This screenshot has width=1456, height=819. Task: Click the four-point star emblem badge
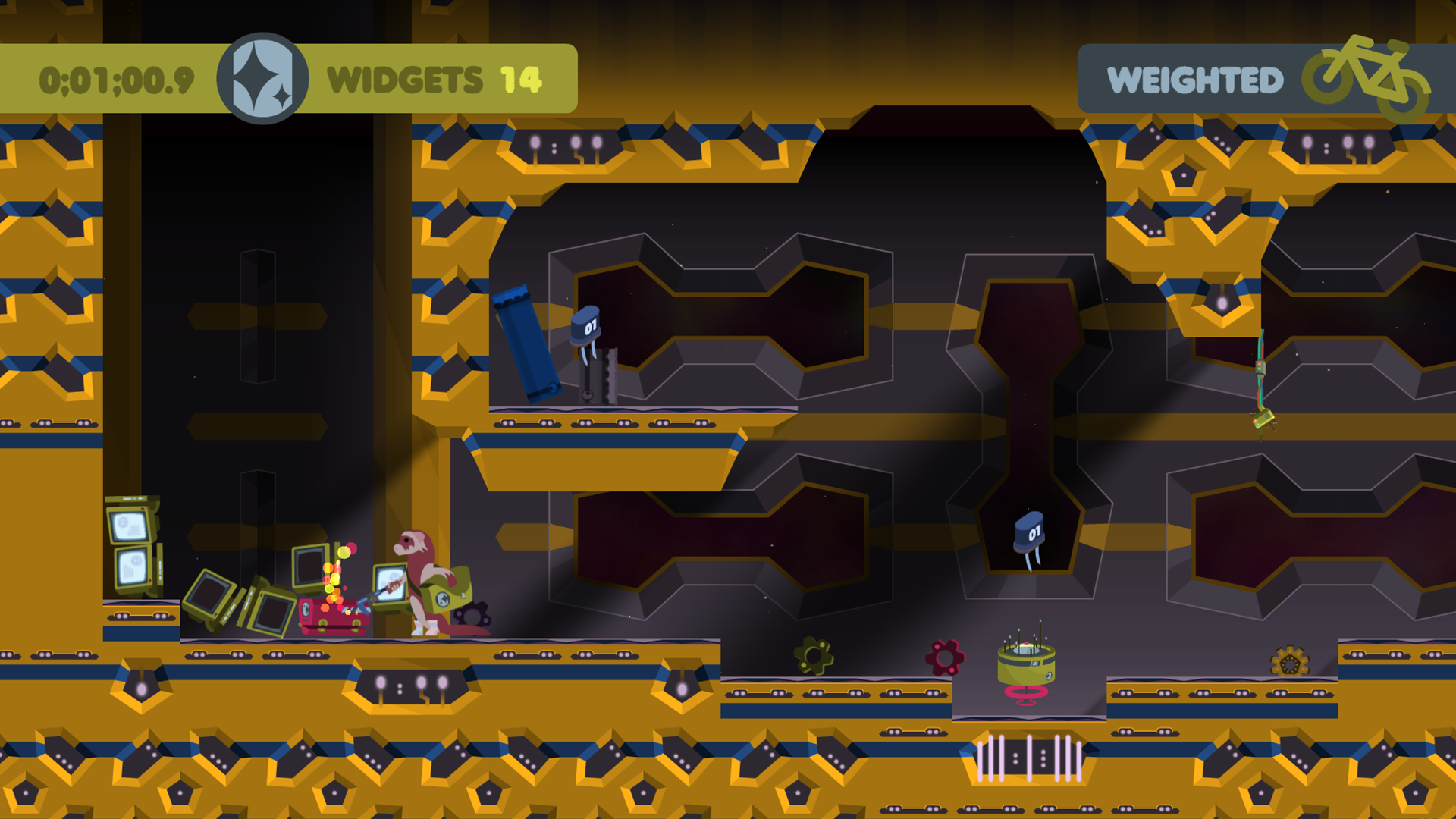click(x=262, y=79)
